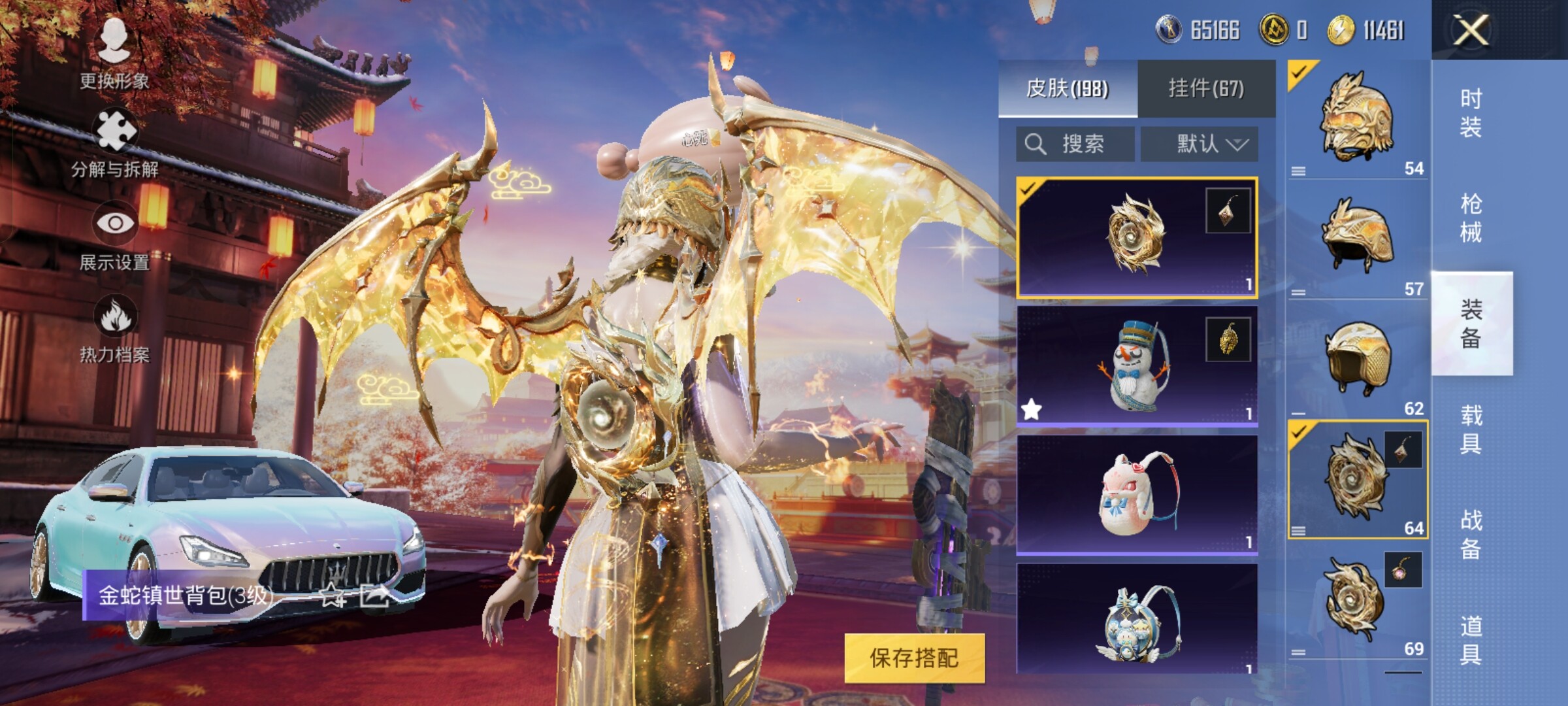The width and height of the screenshot is (1568, 706).
Task: Open the 载具 vehicles category
Action: (x=1471, y=429)
